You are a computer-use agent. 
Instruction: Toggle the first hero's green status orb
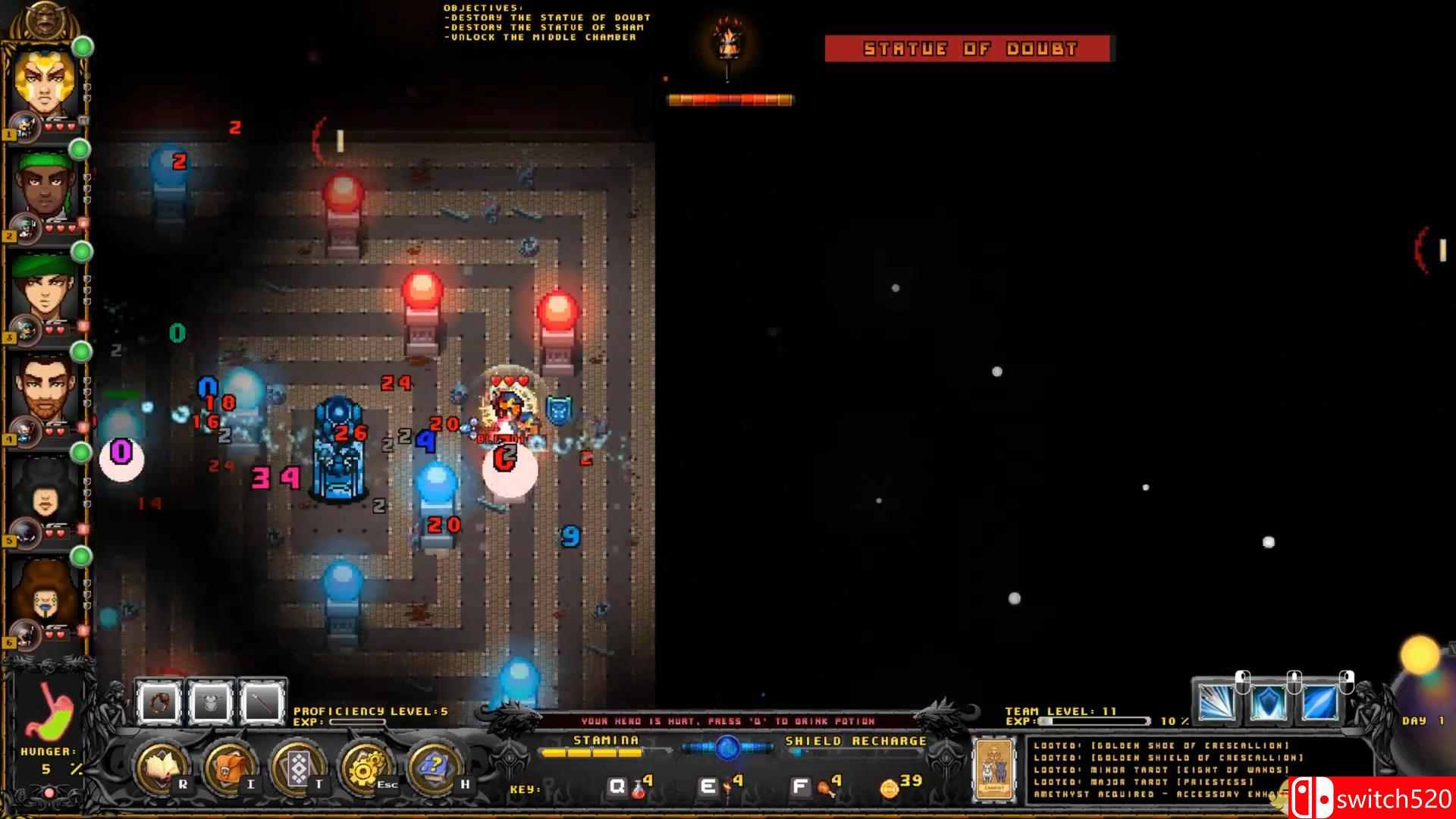[81, 47]
